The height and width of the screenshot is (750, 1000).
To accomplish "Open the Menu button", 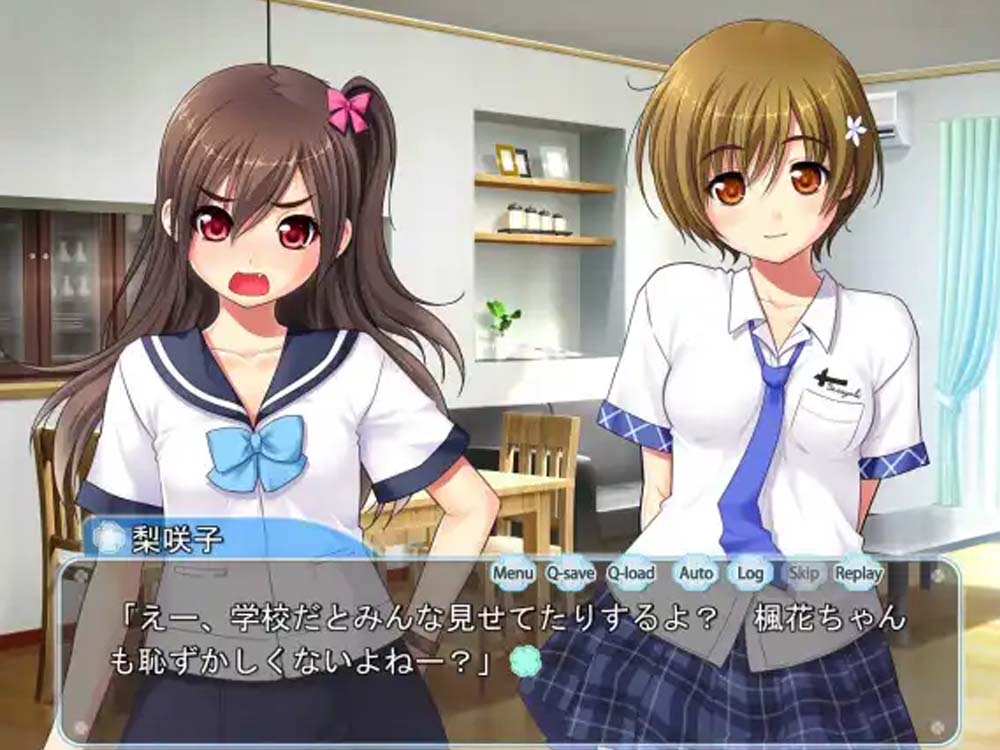I will 513,573.
